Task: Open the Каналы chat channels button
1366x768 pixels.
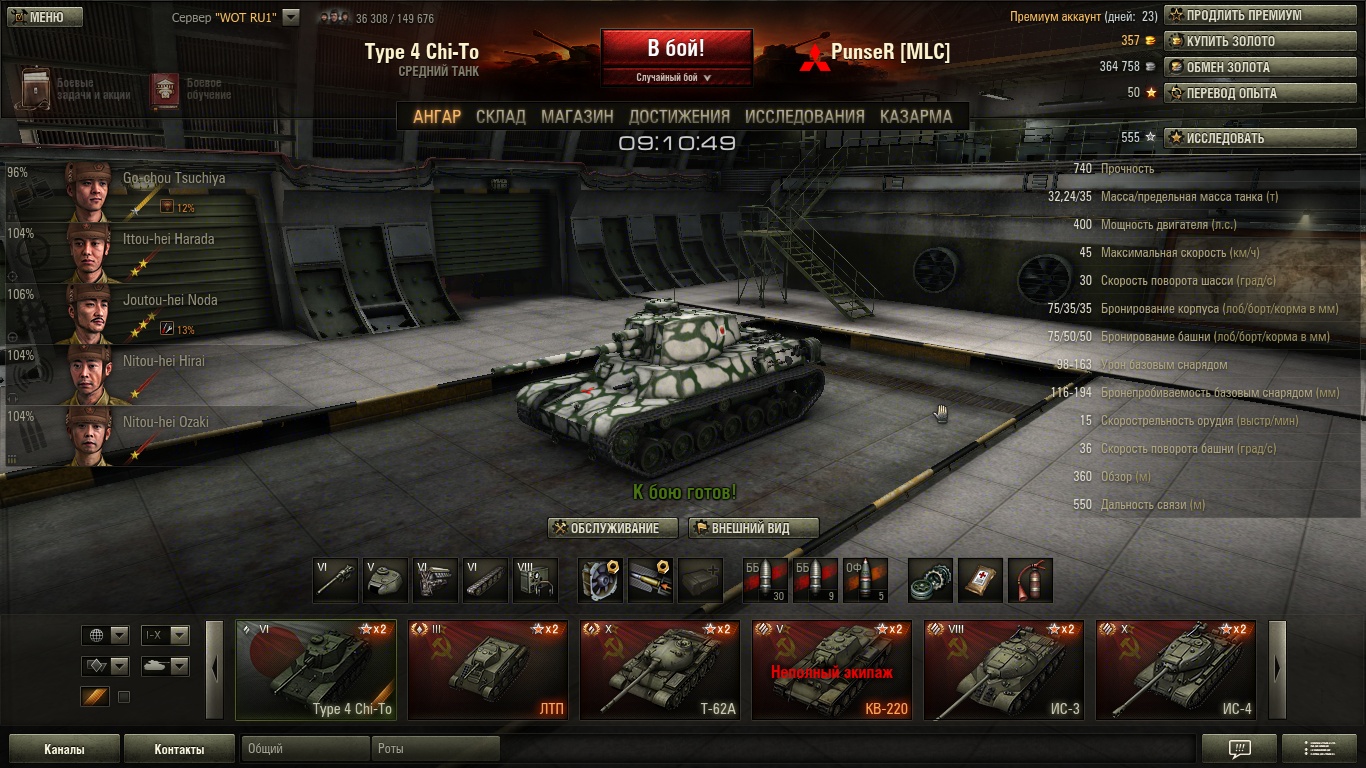Action: pyautogui.click(x=64, y=749)
